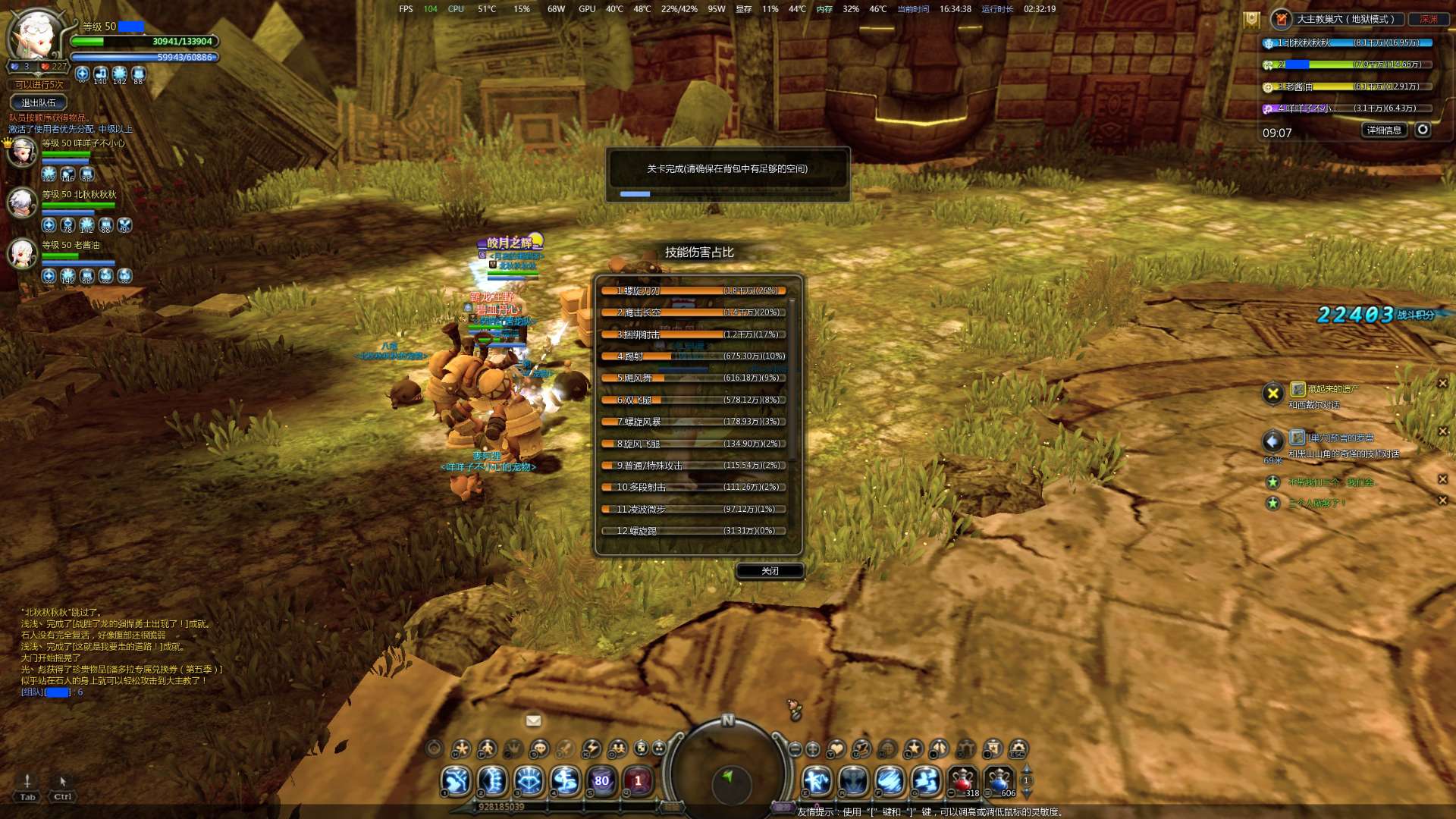Image resolution: width=1456 pixels, height=819 pixels.
Task: Click the 退出队伍 leave party button
Action: point(38,102)
